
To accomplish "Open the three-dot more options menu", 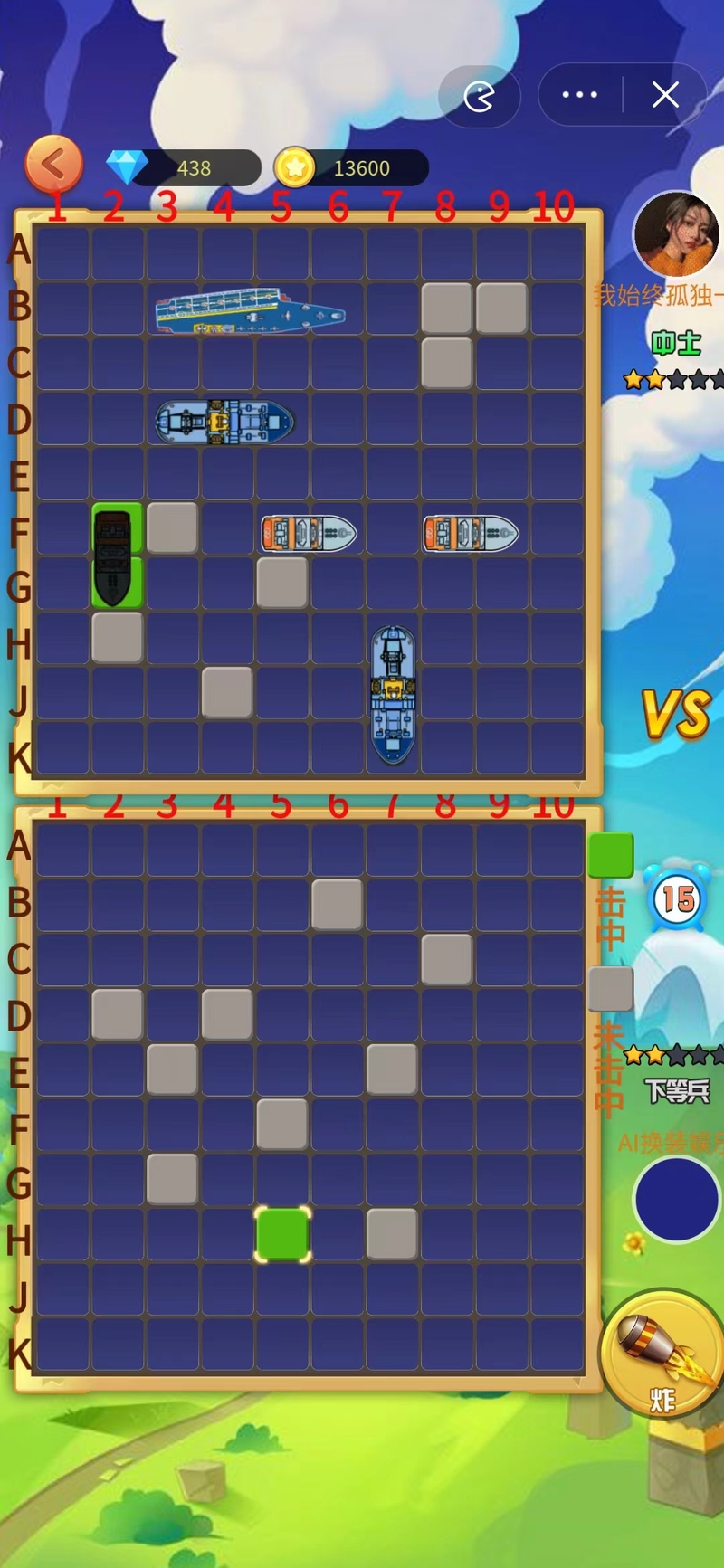I will (579, 95).
